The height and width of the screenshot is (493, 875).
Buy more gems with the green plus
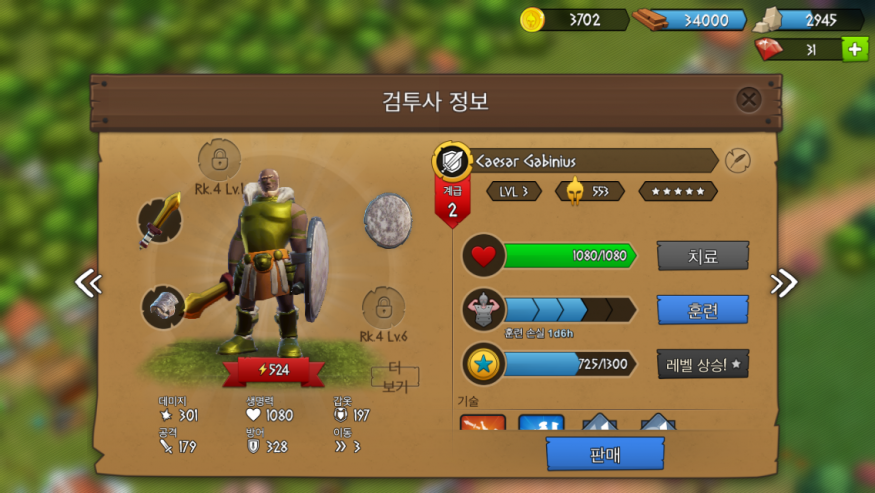pyautogui.click(x=855, y=49)
